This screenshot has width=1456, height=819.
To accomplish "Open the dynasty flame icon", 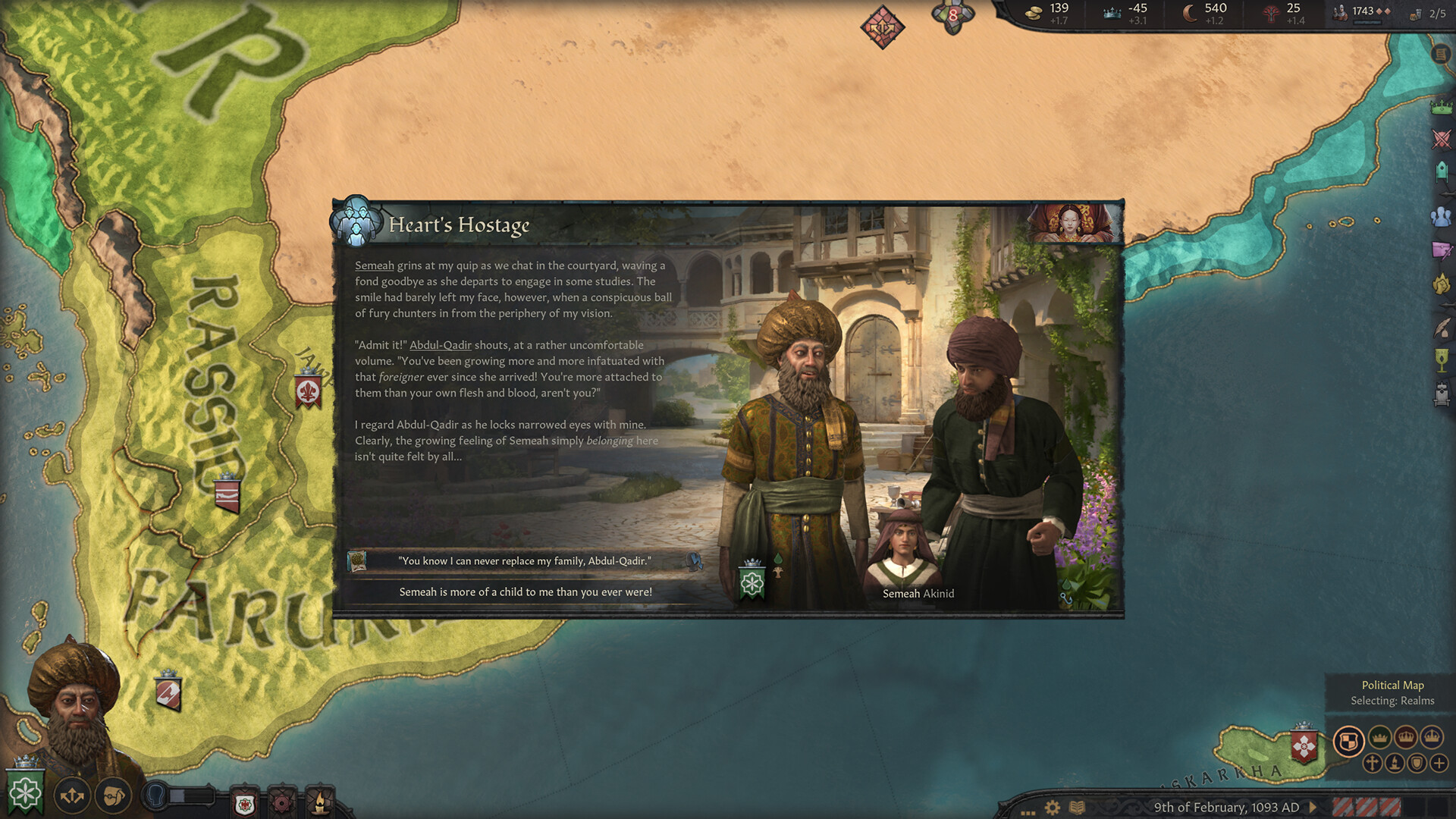I will (x=1441, y=284).
